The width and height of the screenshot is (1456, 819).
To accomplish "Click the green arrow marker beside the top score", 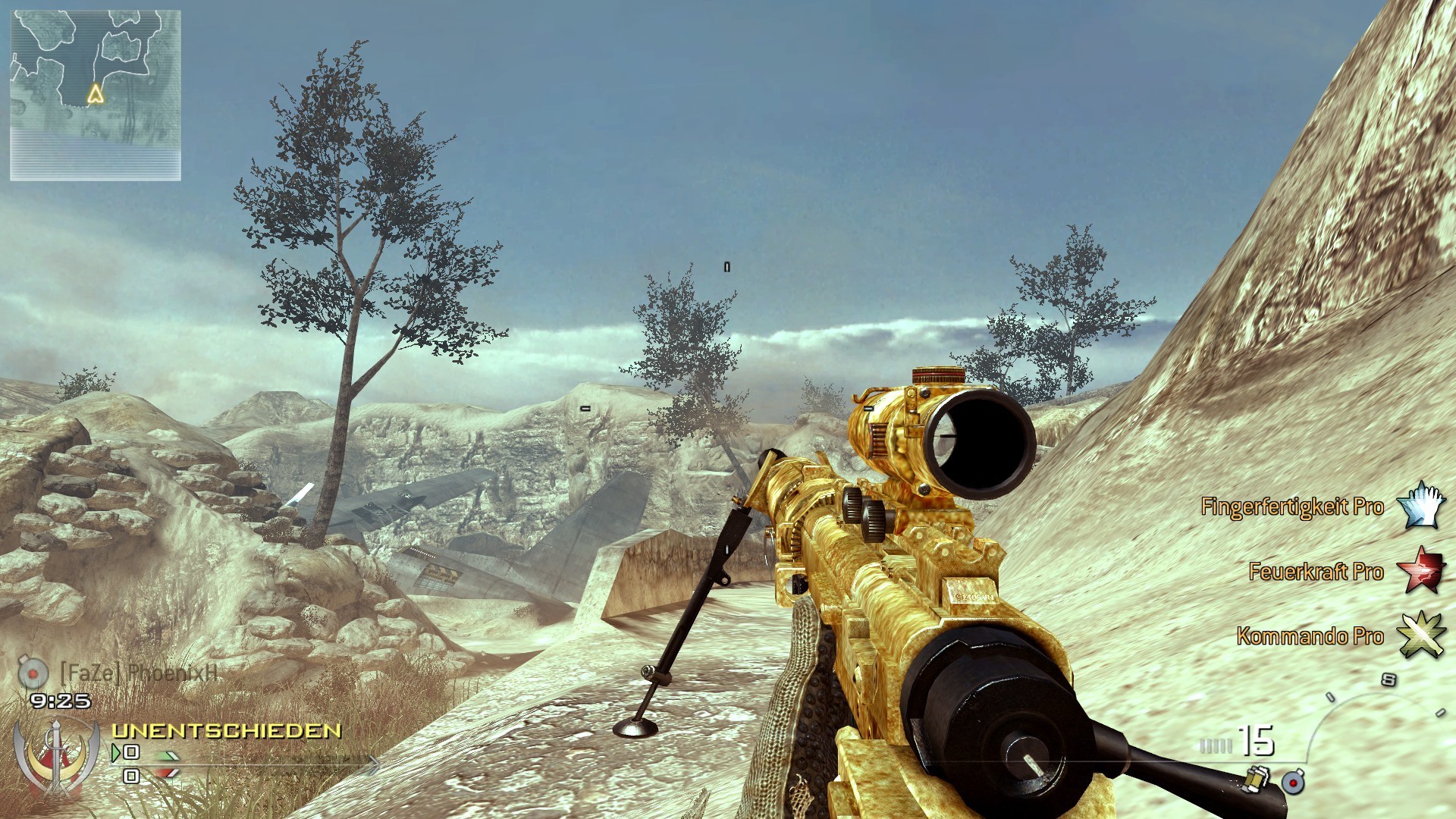I will click(116, 752).
